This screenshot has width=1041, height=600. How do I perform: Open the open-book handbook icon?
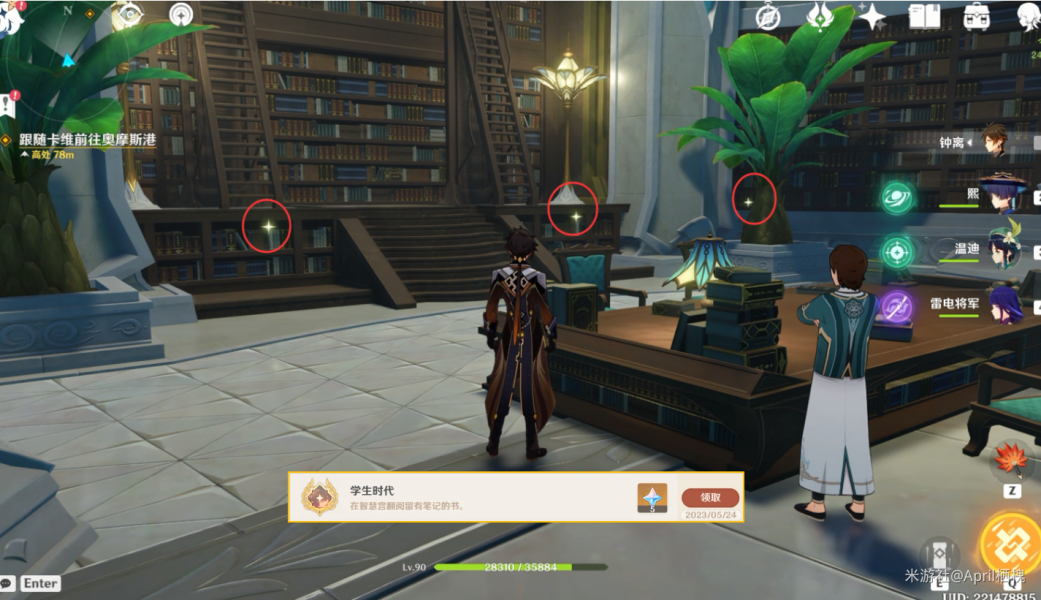pyautogui.click(x=923, y=16)
